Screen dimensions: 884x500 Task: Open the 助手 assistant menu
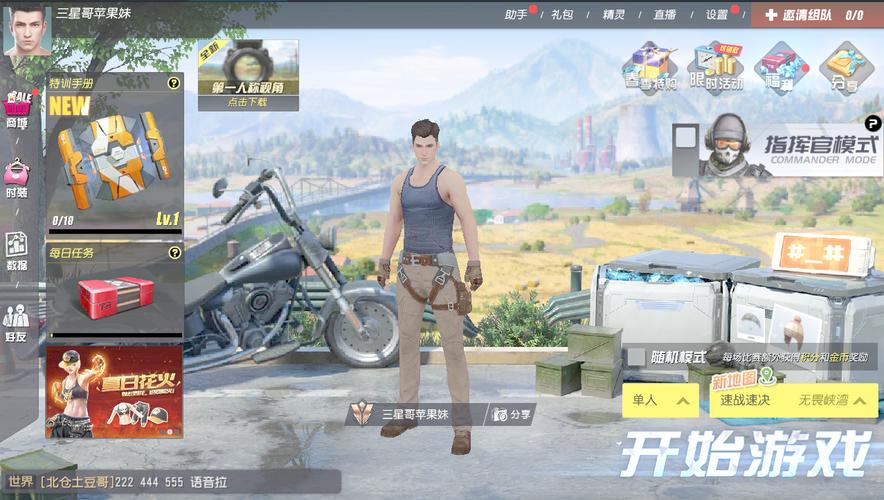[516, 15]
